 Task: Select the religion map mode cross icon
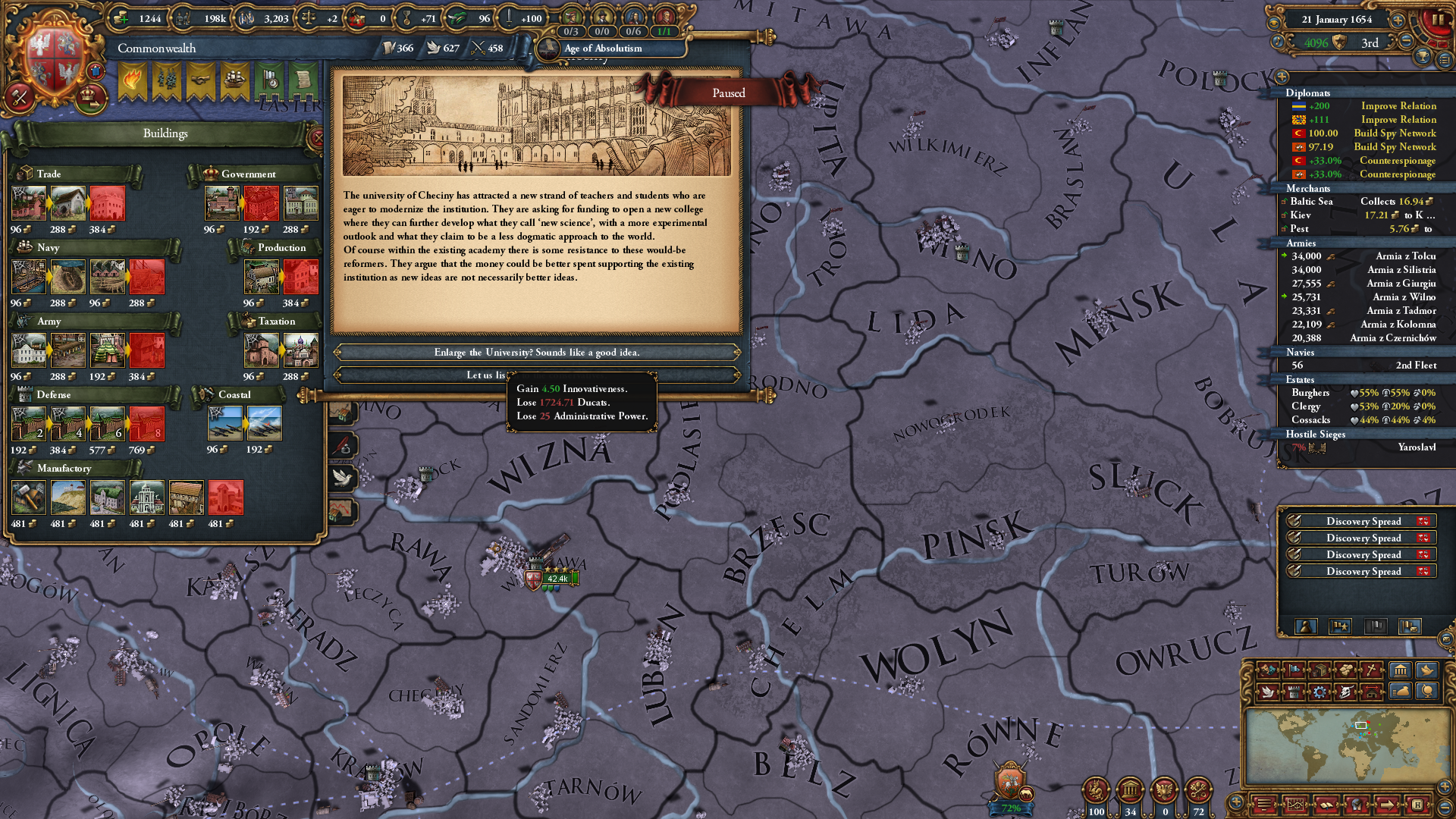pos(1370,670)
